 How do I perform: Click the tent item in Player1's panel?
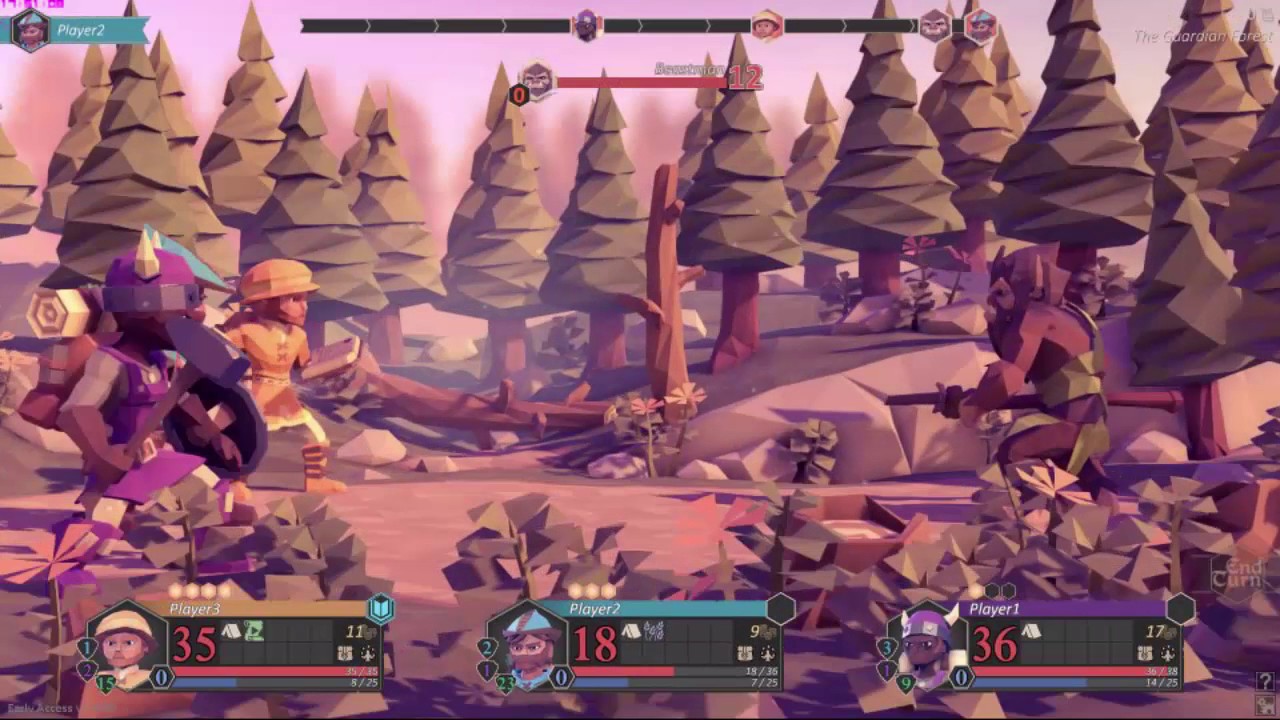coord(1031,631)
